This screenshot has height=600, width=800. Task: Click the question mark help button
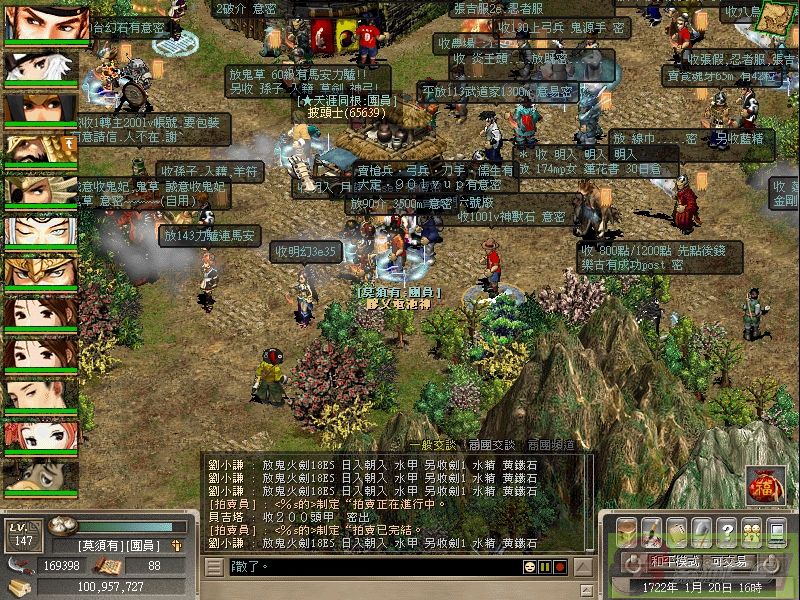(727, 531)
